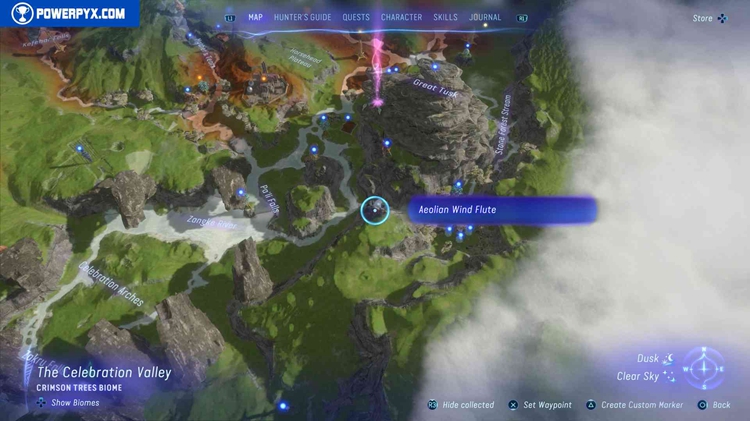Select the Character tab
Screen dimensions: 750x421
(x=401, y=17)
